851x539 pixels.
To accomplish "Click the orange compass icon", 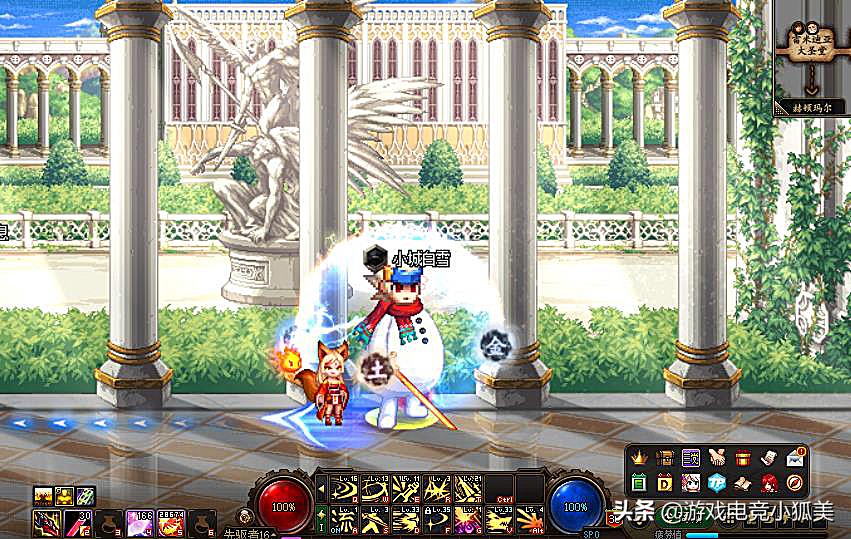I will (795, 484).
